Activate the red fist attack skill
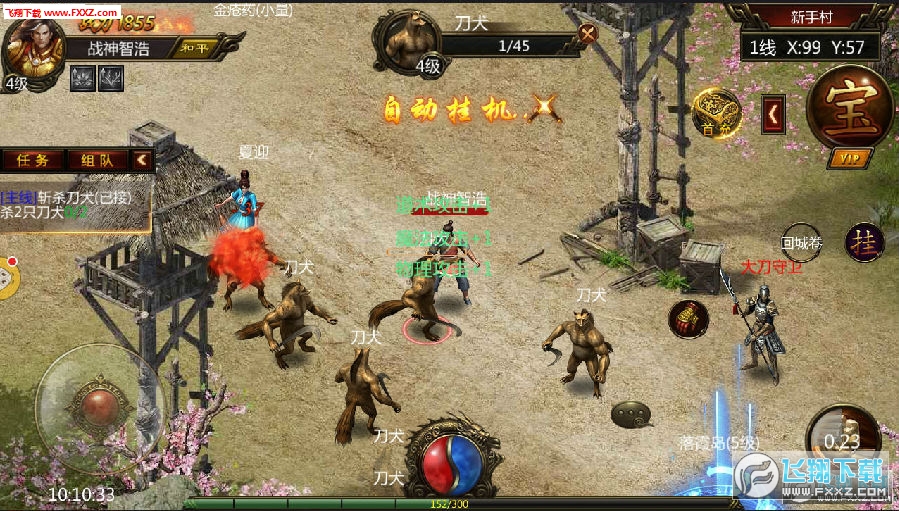Image resolution: width=899 pixels, height=511 pixels. pyautogui.click(x=688, y=319)
